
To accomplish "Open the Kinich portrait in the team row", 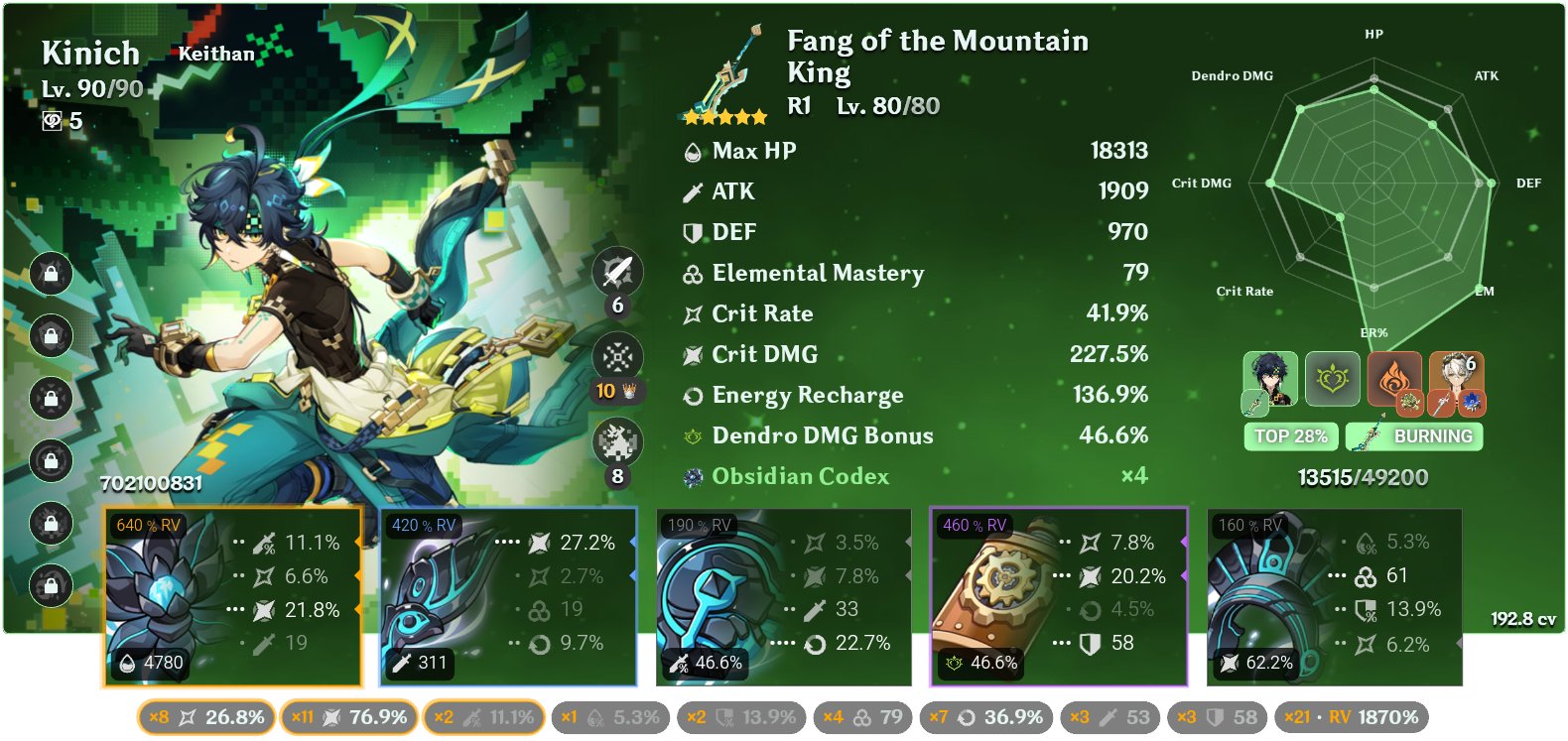I will 1268,380.
